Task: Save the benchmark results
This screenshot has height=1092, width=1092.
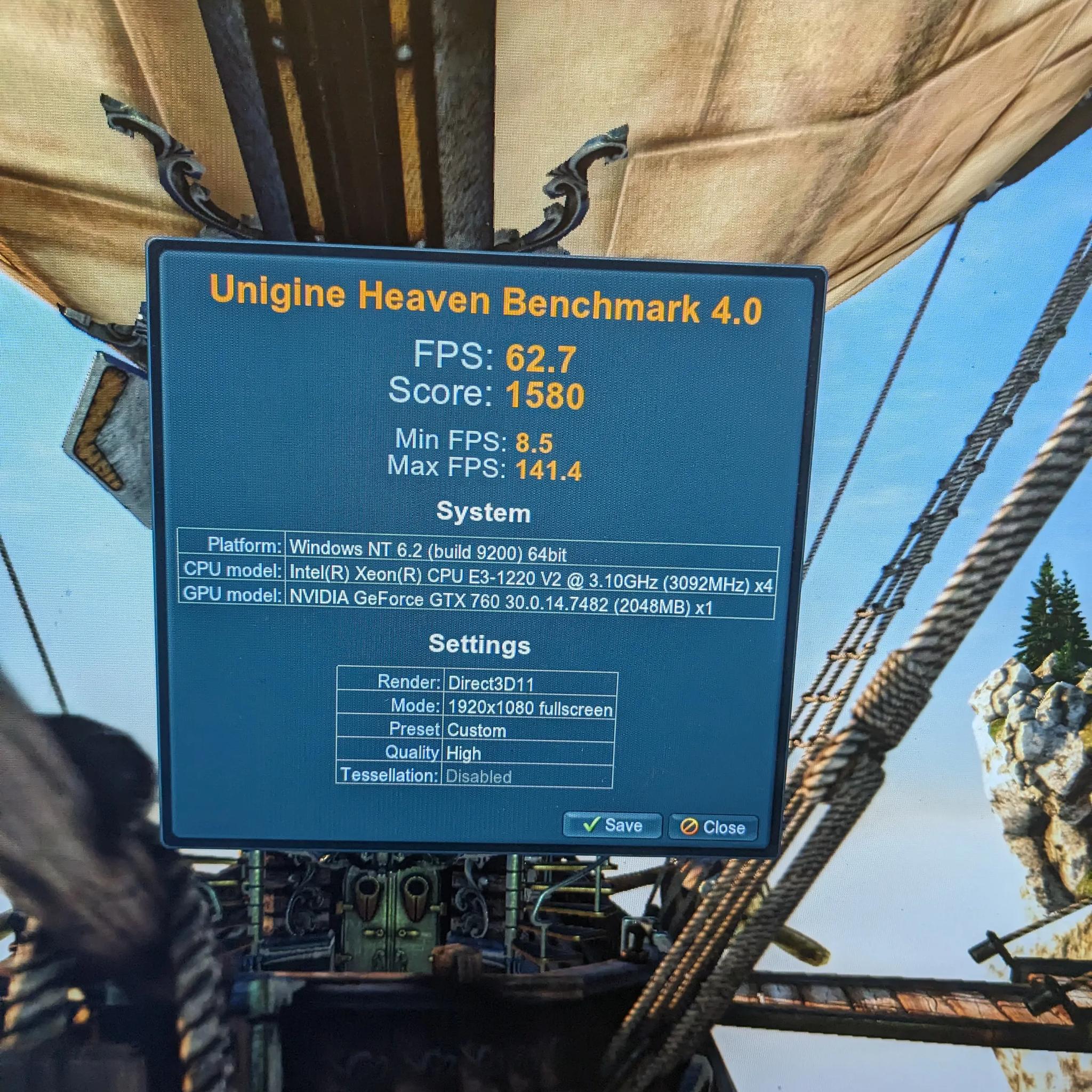Action: 612,825
